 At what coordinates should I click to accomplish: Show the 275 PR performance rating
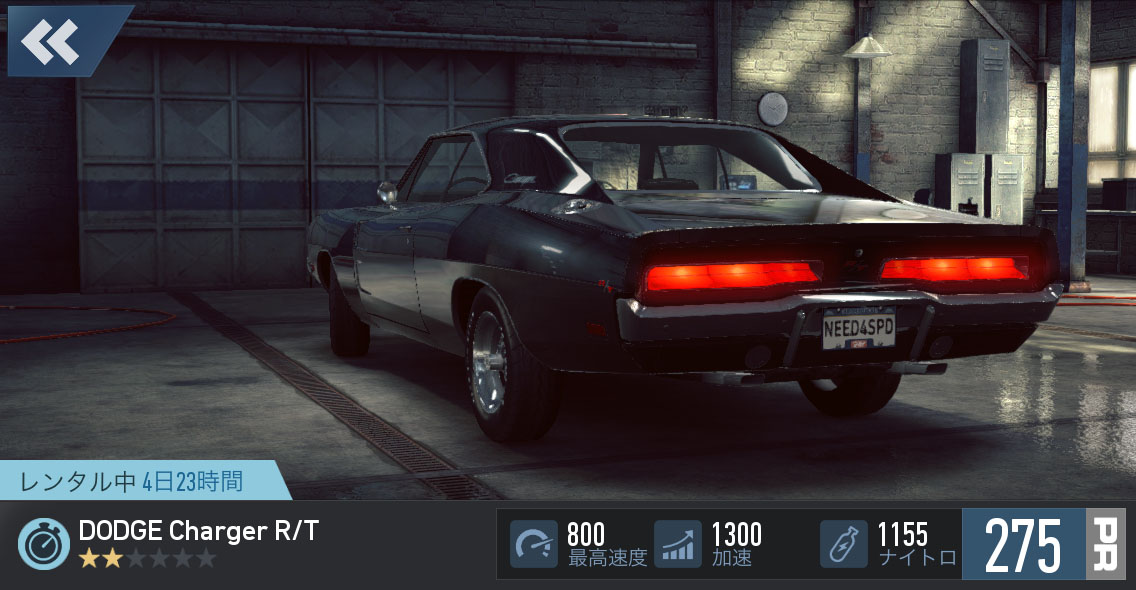click(1042, 544)
